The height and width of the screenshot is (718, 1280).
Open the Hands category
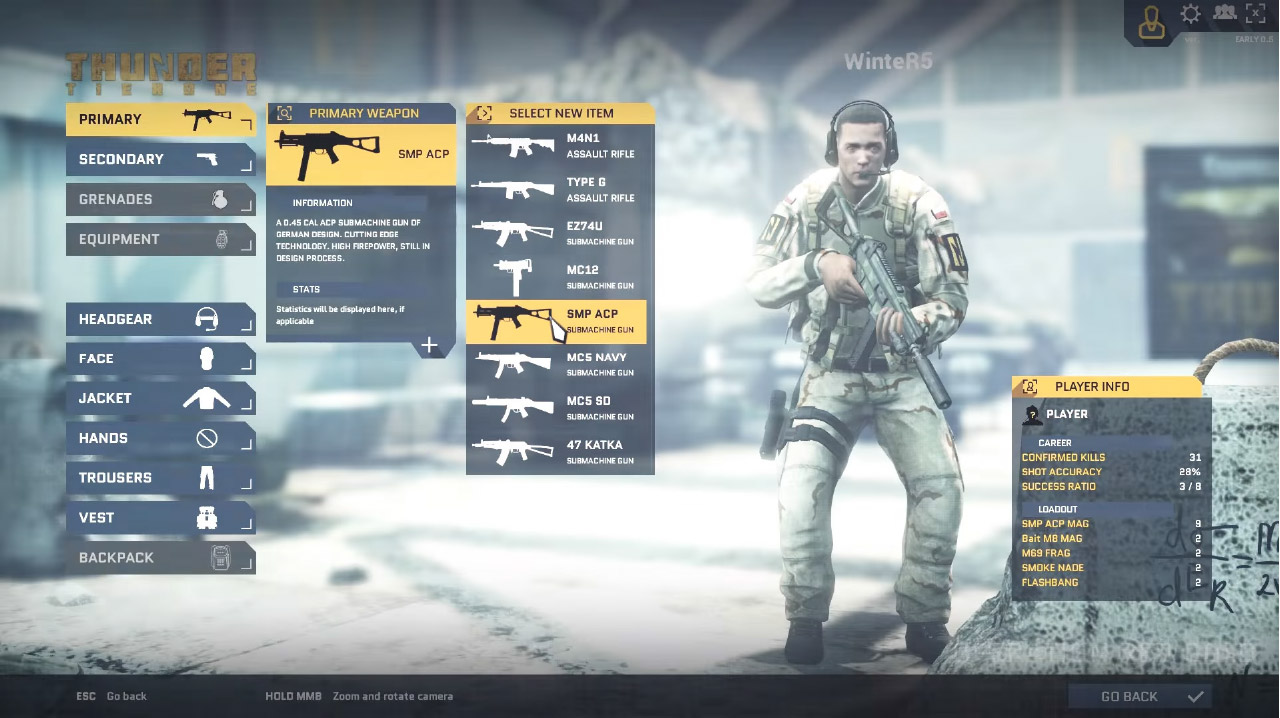coord(160,438)
